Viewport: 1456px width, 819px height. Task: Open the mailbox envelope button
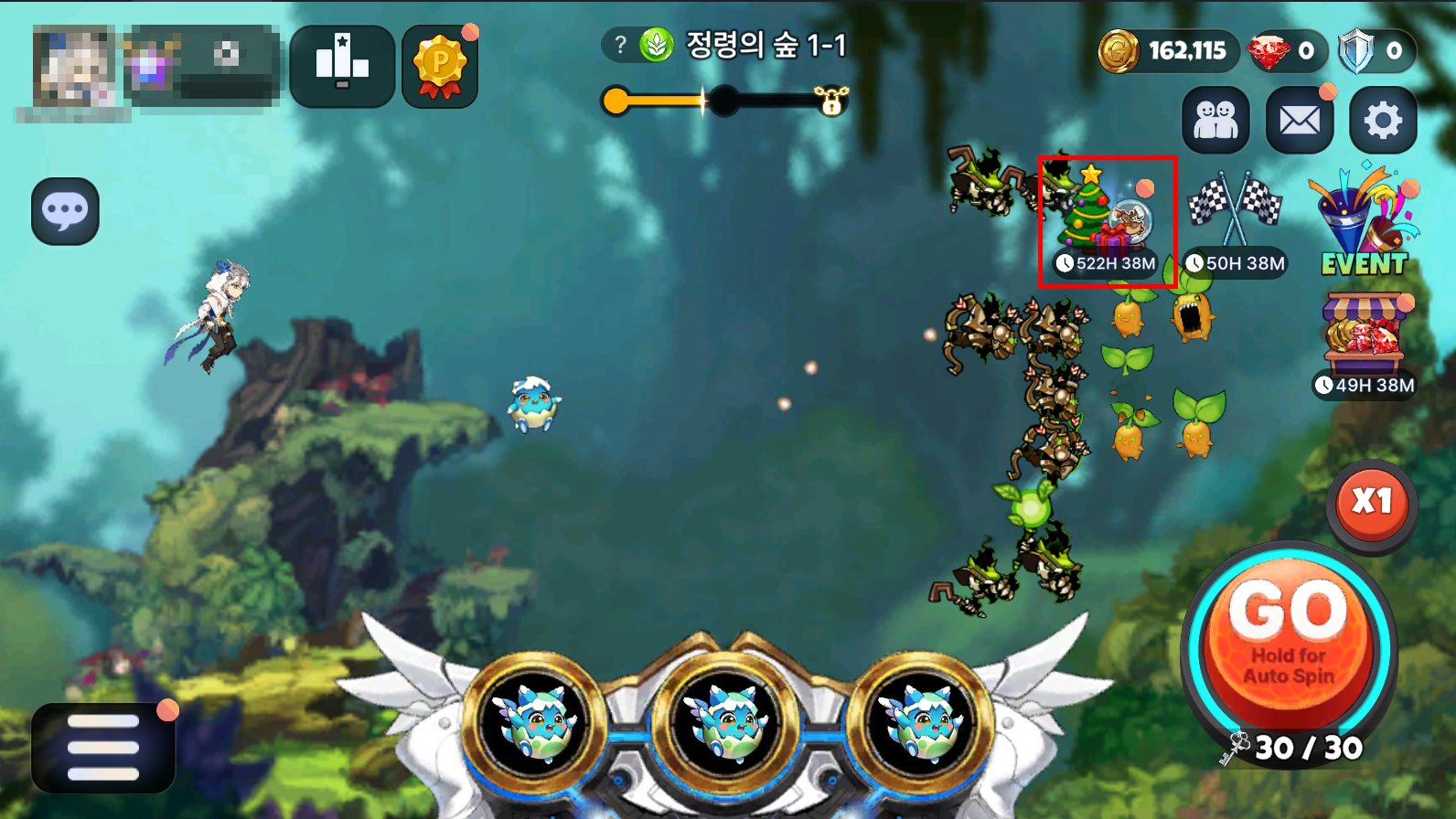click(1299, 120)
